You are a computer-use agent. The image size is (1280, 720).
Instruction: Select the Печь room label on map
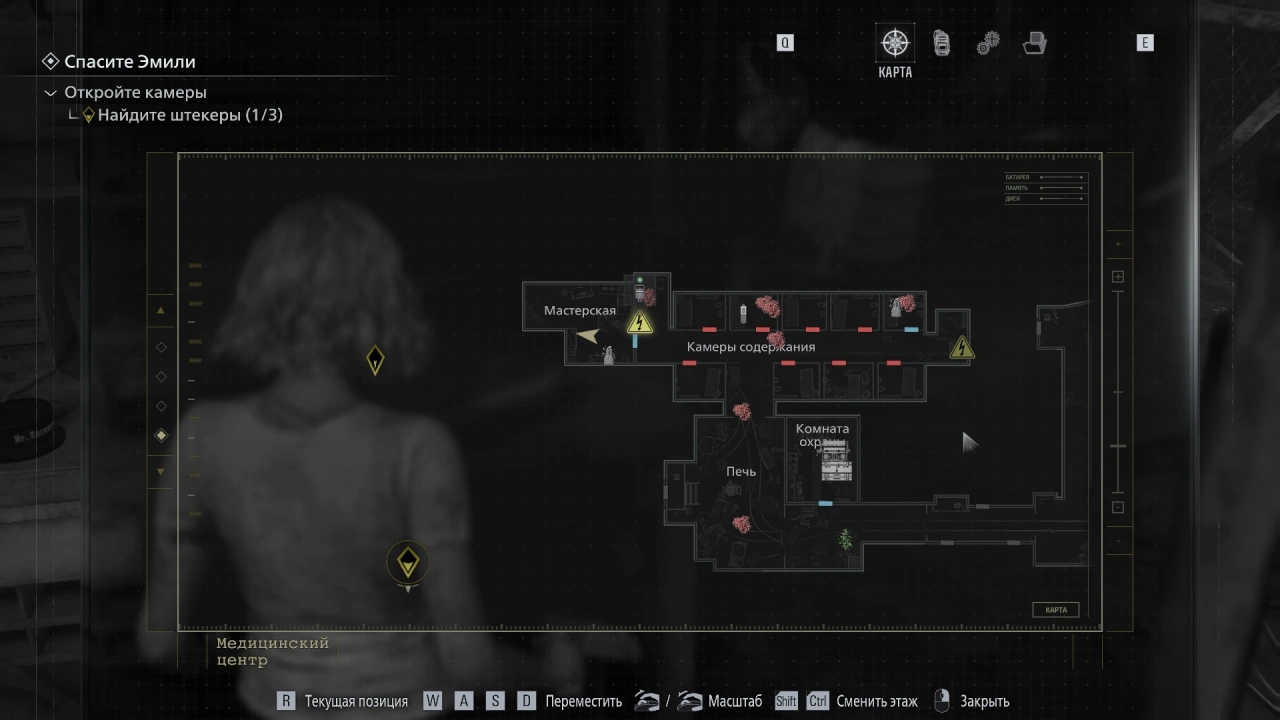(x=741, y=471)
